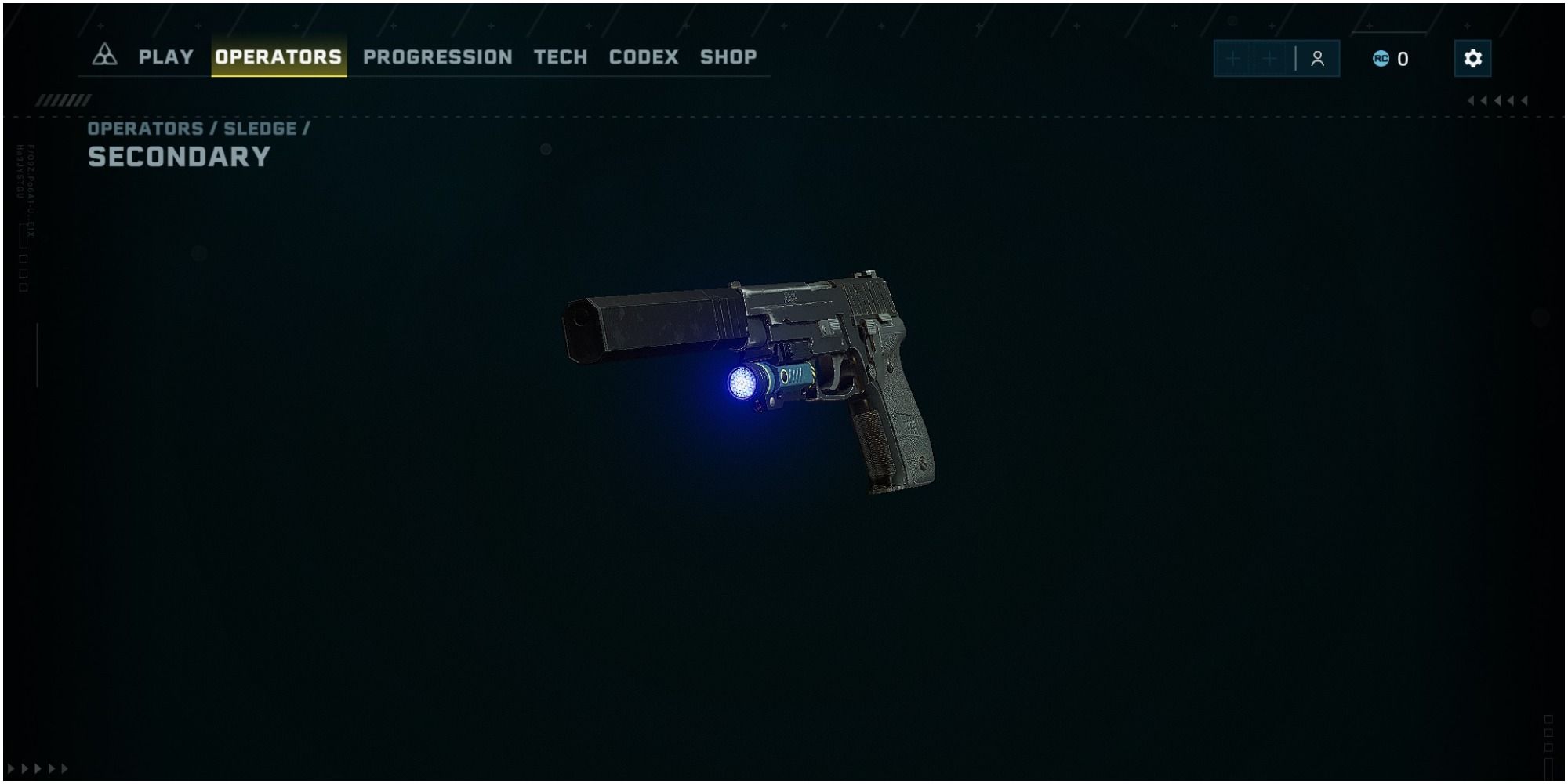
Task: Open the TECH section
Action: coord(560,56)
